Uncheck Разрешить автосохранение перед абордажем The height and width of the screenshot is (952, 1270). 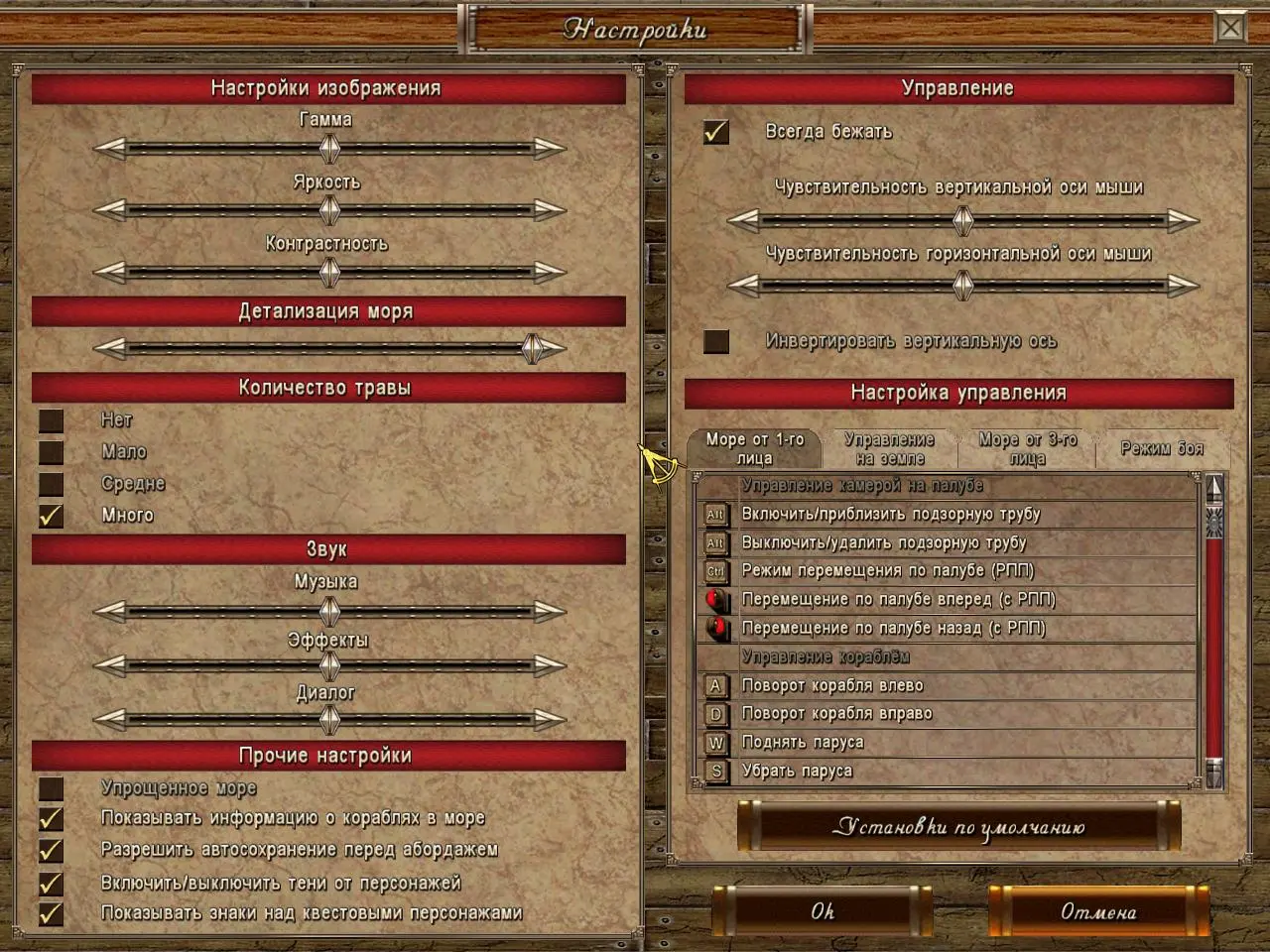click(x=52, y=850)
